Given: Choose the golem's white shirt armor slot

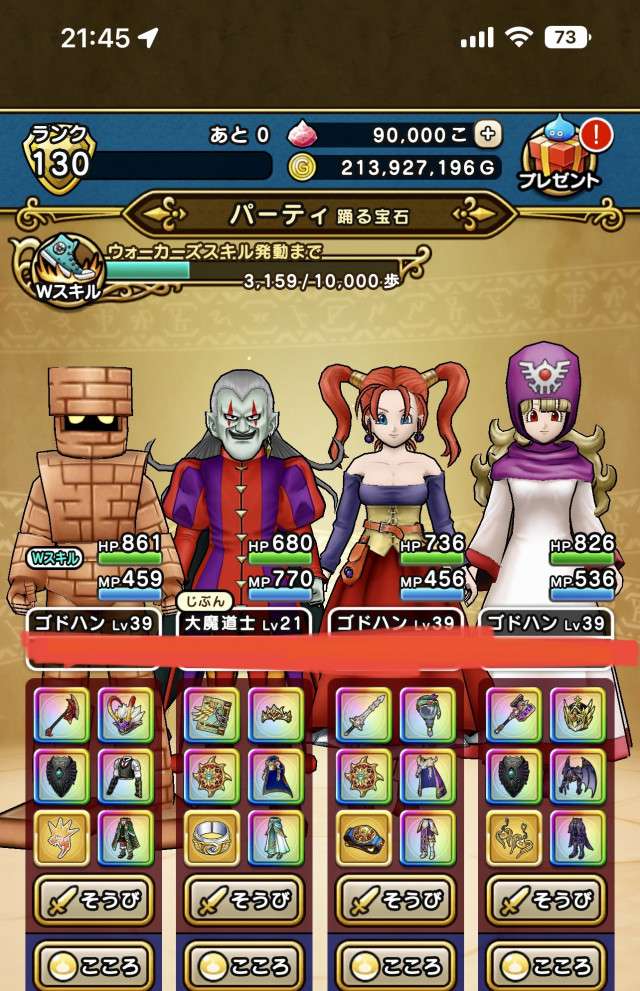Looking at the screenshot, I should pos(125,775).
